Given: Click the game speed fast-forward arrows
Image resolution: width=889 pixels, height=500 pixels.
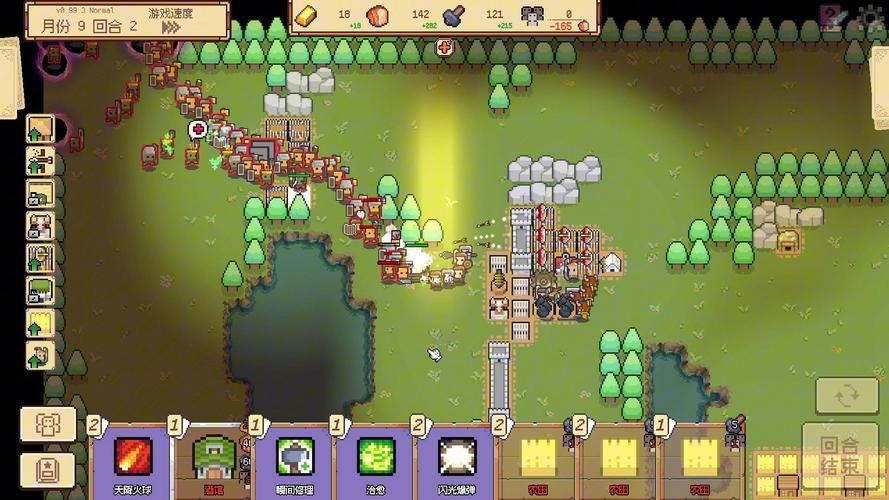Looking at the screenshot, I should 172,28.
